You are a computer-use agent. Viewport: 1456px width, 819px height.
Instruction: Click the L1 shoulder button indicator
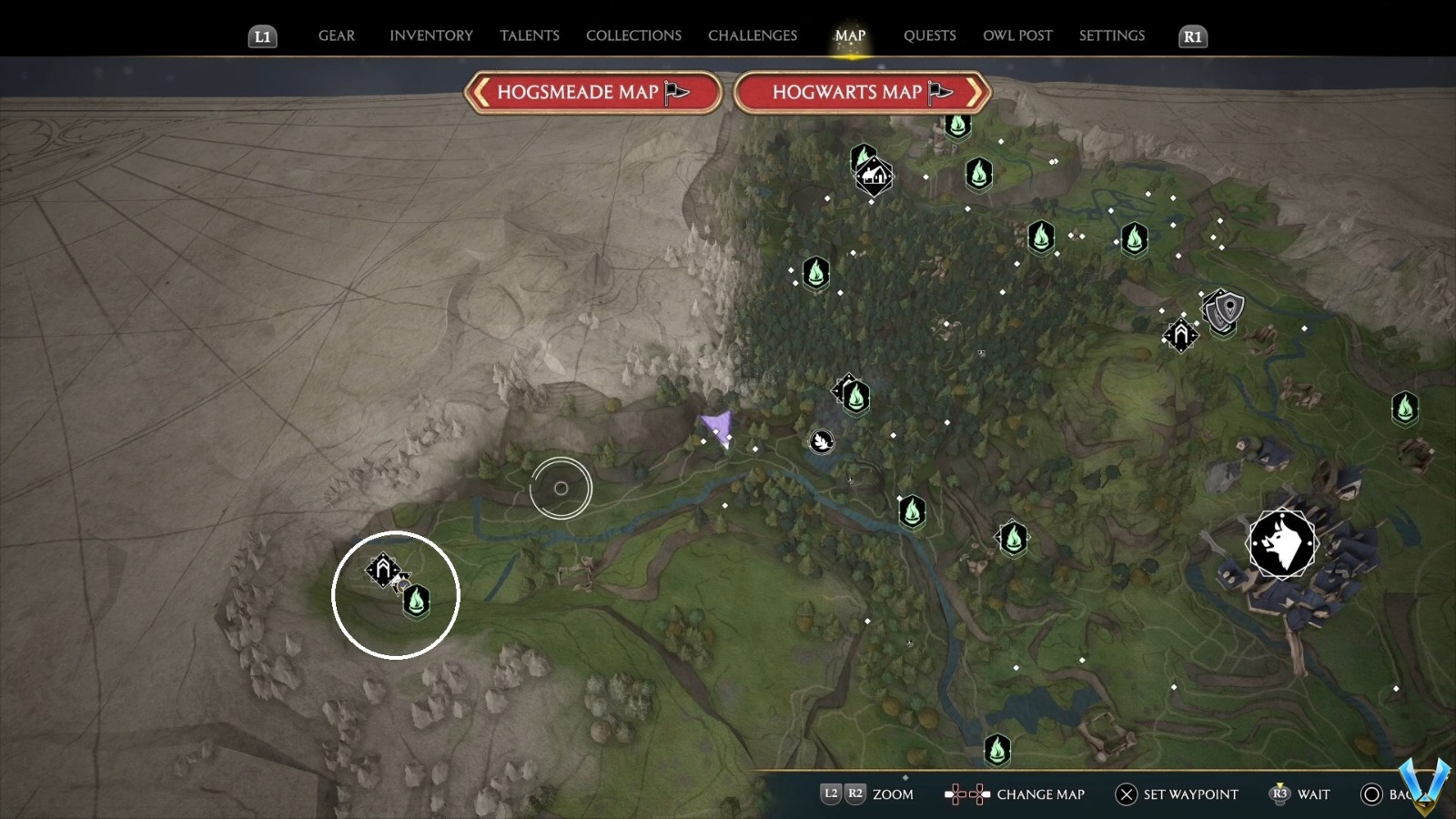pos(262,37)
